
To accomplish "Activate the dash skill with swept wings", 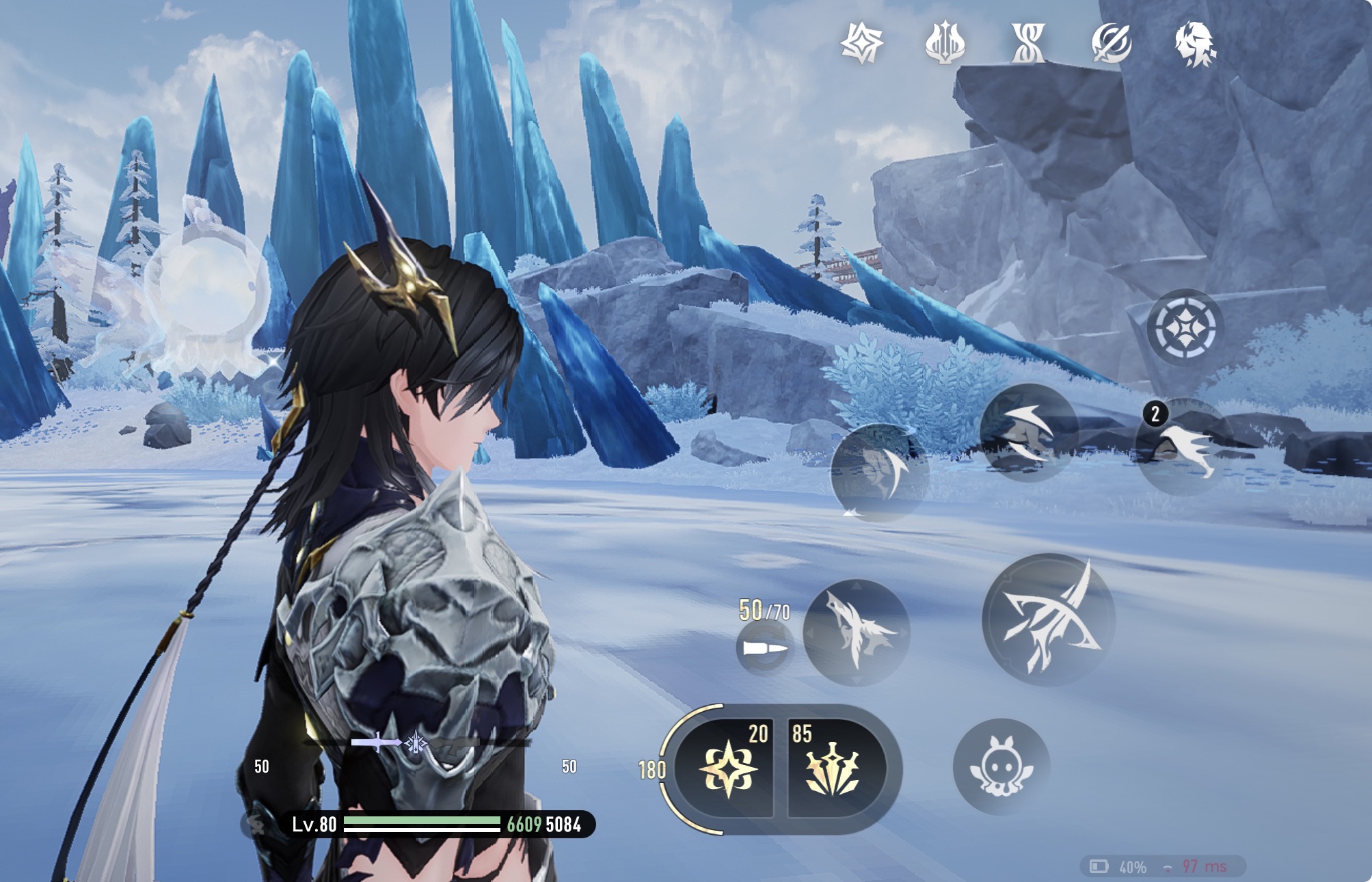I will (x=1028, y=432).
